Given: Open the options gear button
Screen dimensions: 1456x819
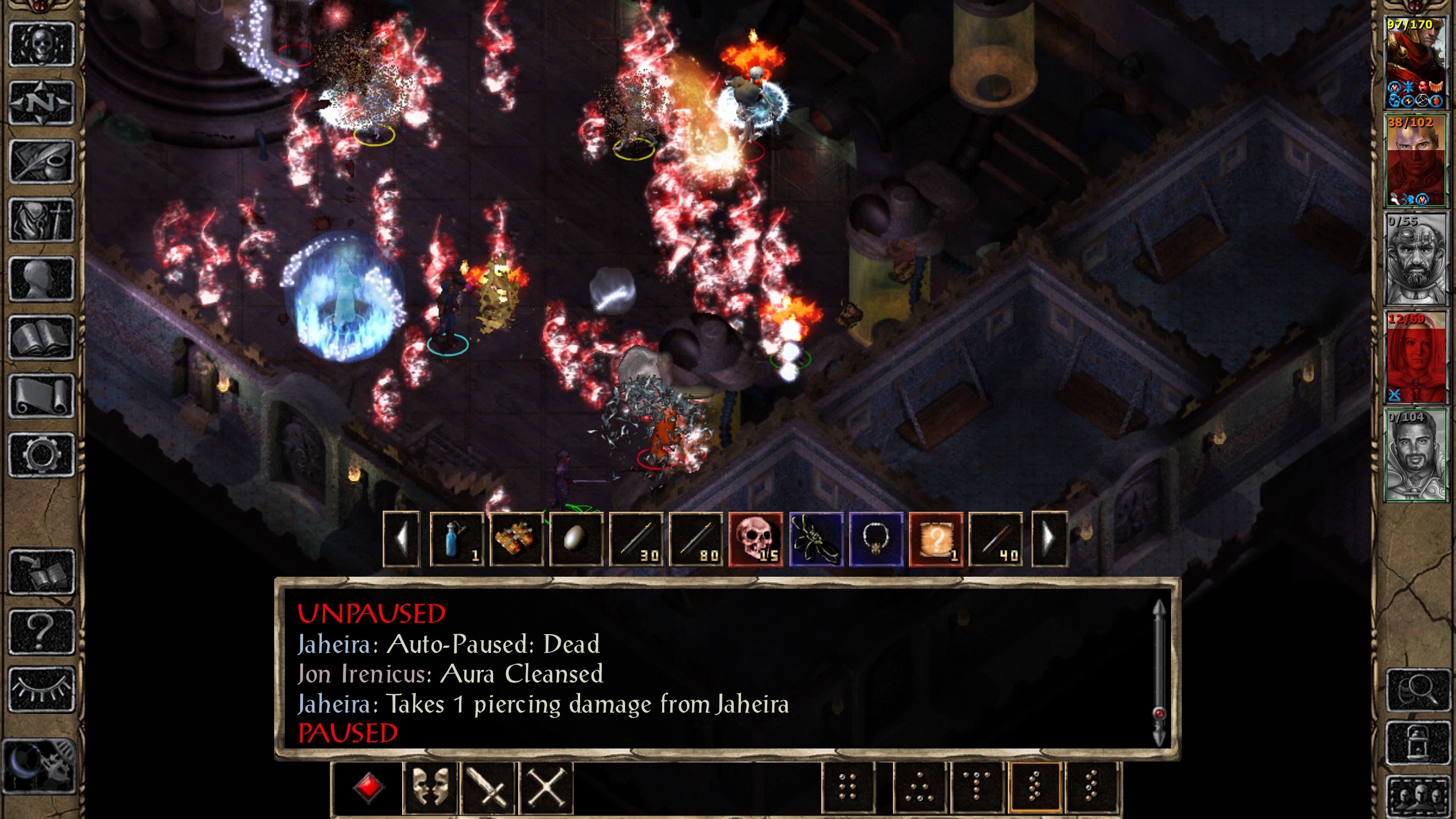Looking at the screenshot, I should [42, 454].
